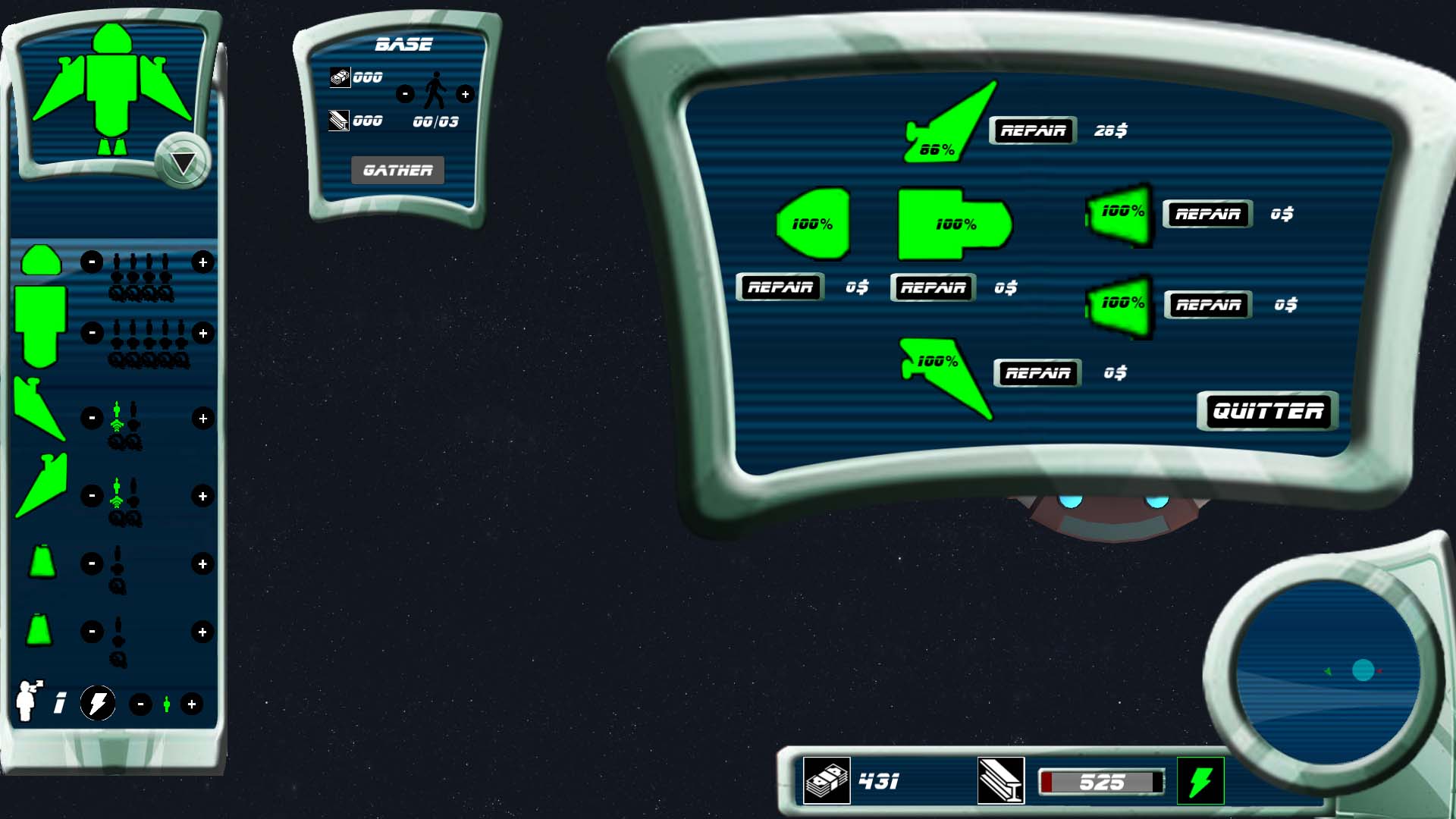The height and width of the screenshot is (819, 1456).
Task: Click the 100% central hull shape
Action: 953,224
